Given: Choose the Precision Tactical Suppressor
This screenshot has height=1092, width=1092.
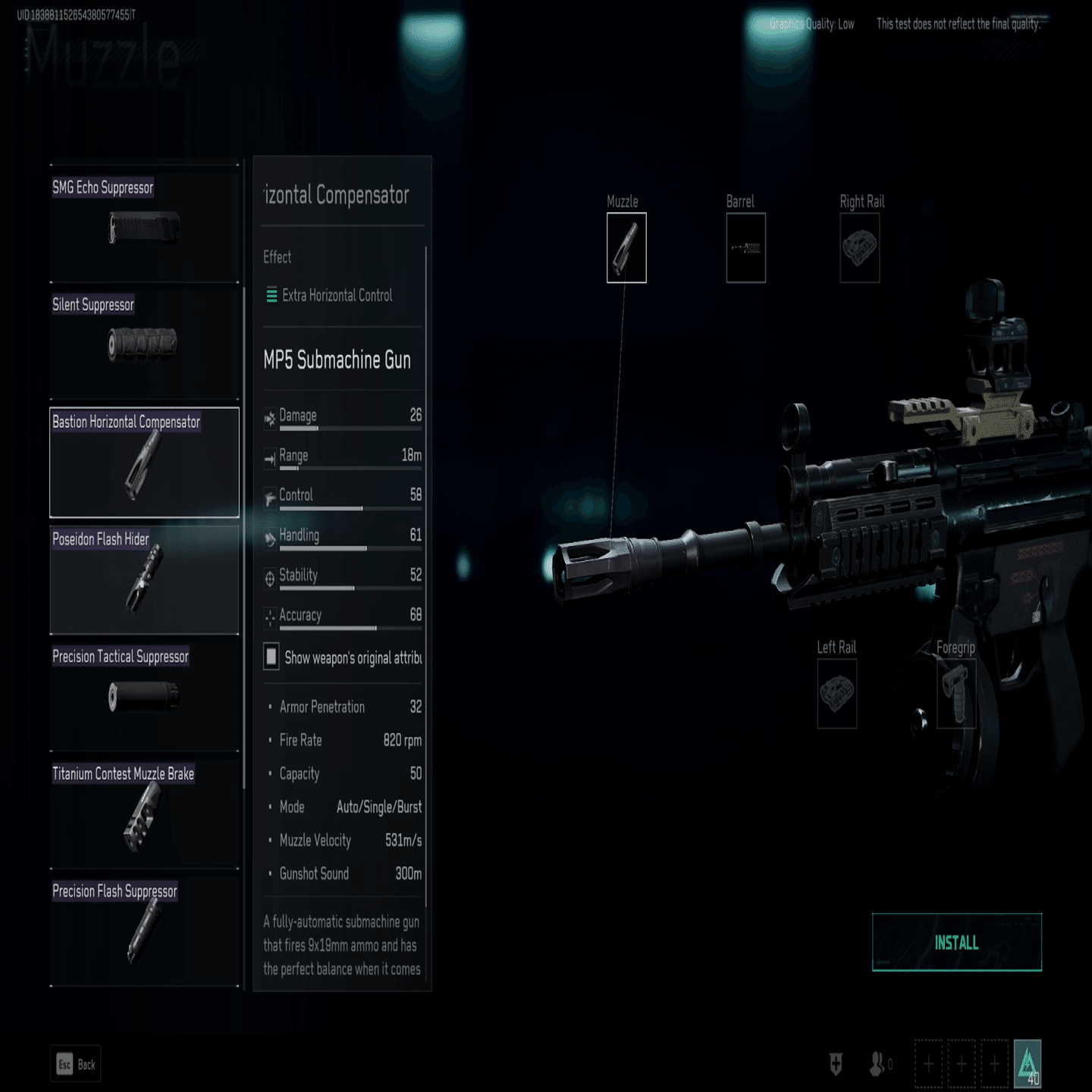Looking at the screenshot, I should tap(144, 696).
